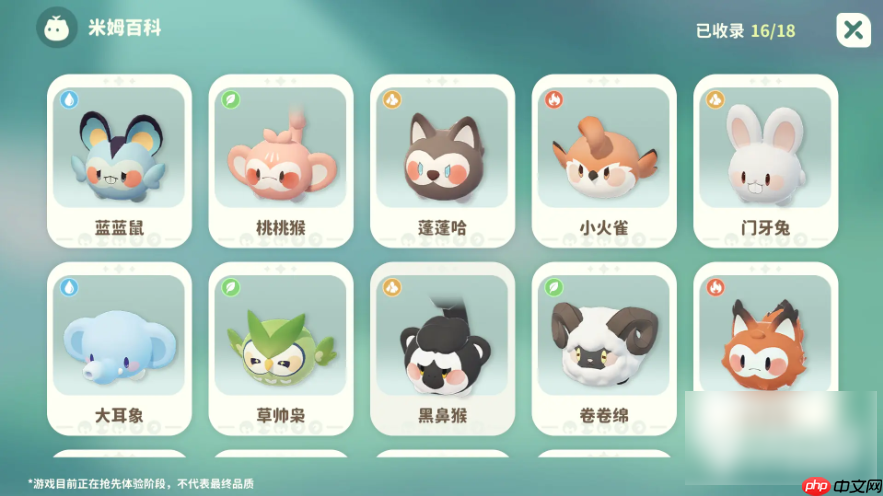
Task: Select the 蓝蓝鼠 creature card
Action: coord(119,161)
